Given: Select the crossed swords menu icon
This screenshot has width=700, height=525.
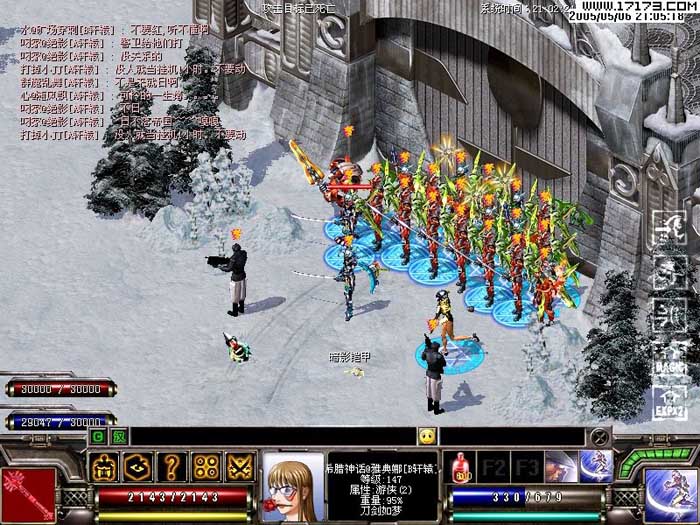Looking at the screenshot, I should point(240,467).
